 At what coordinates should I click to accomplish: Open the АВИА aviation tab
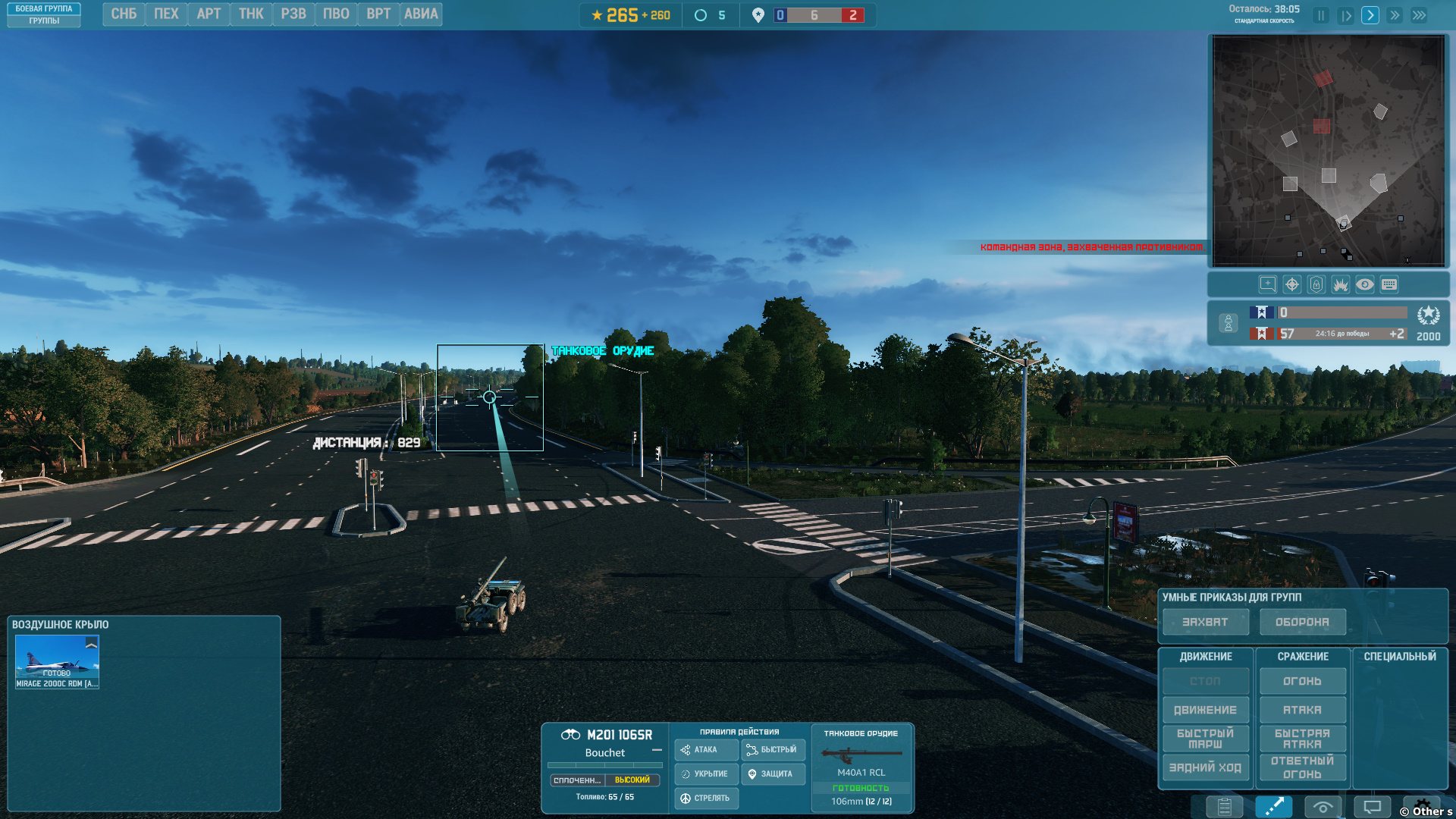pyautogui.click(x=421, y=14)
